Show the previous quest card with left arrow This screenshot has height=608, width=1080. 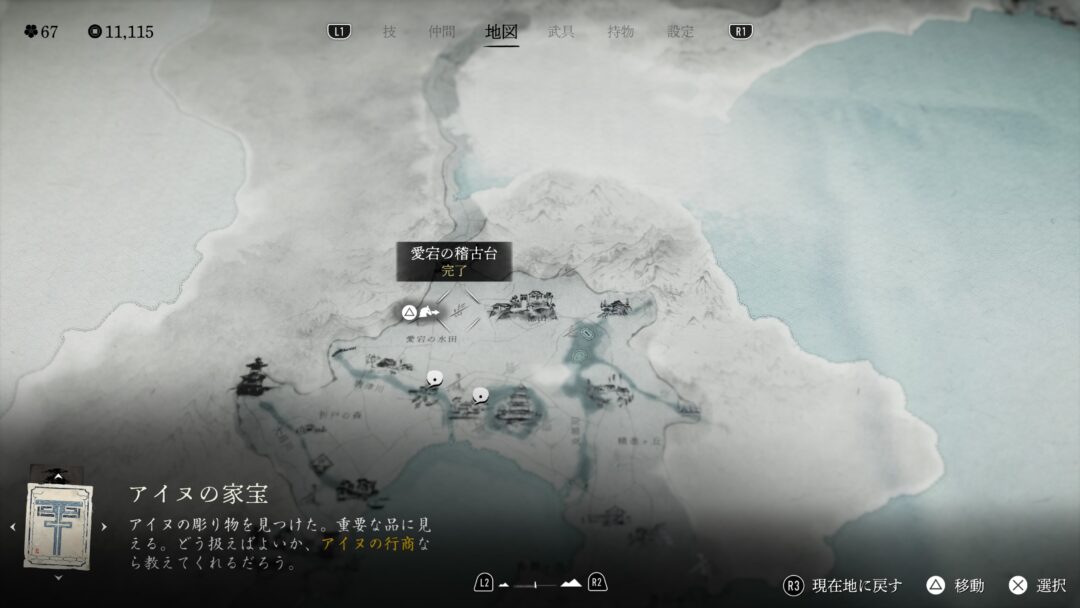(x=13, y=527)
